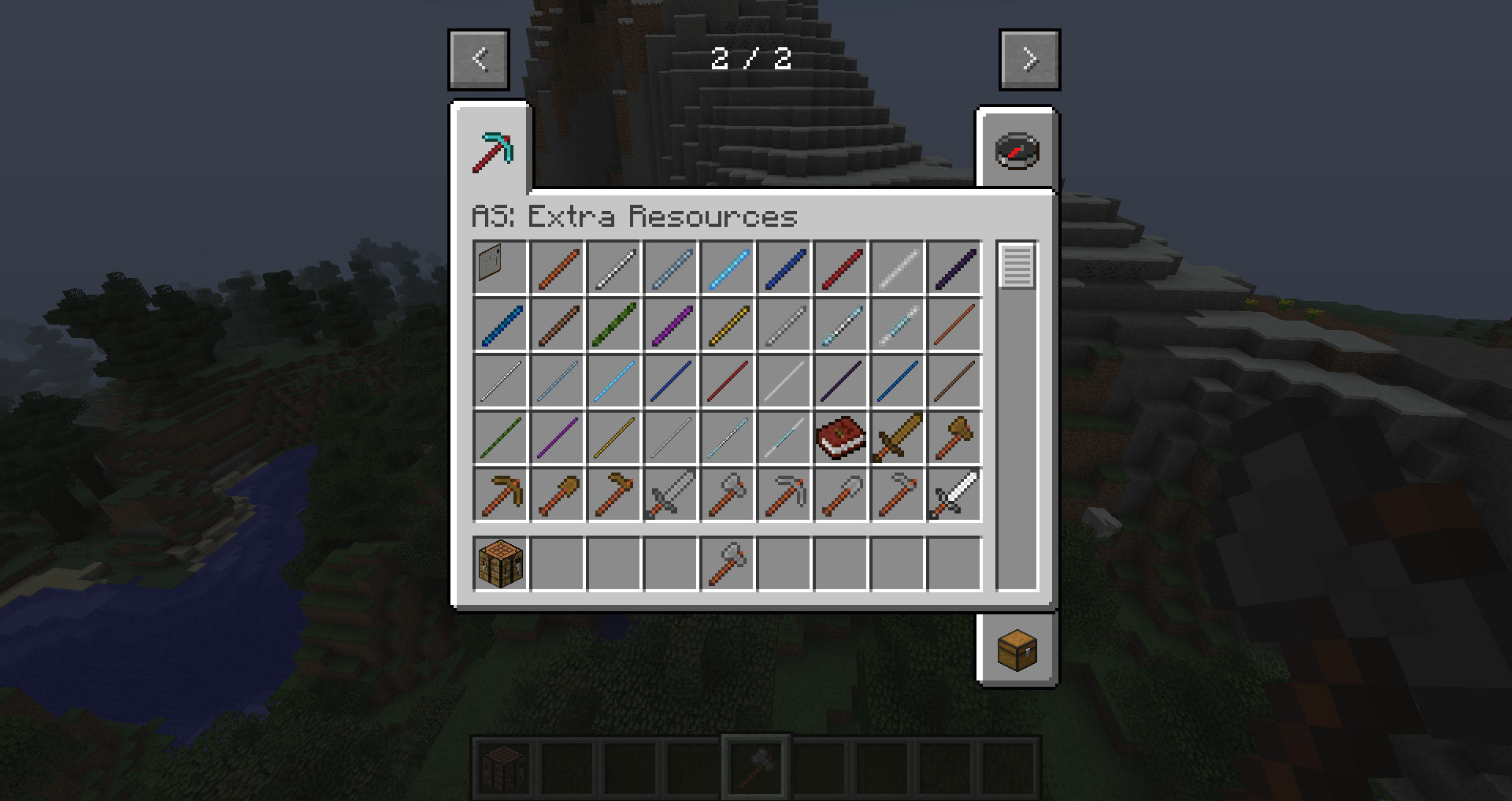
Task: Click the right arrow to go forward a page
Action: tap(1028, 59)
